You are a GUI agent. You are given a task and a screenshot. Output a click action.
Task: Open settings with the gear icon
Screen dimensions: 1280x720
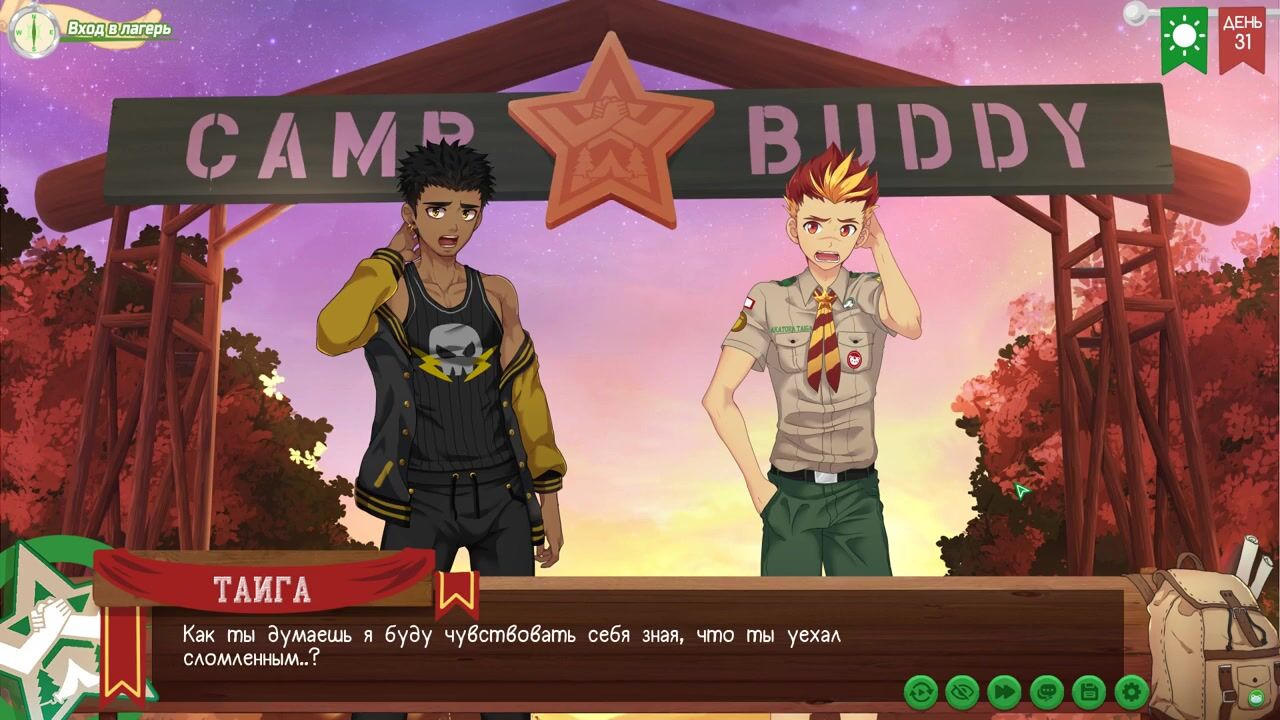pos(1131,691)
